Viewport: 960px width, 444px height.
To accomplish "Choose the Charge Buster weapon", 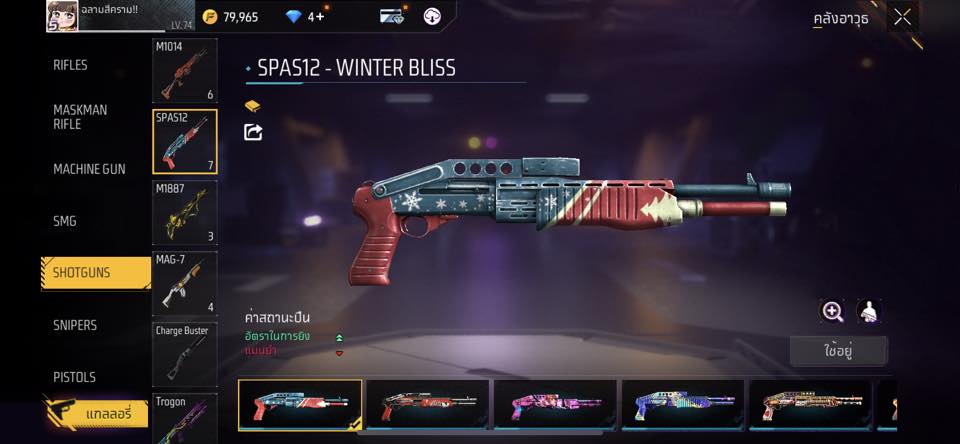I will [184, 354].
